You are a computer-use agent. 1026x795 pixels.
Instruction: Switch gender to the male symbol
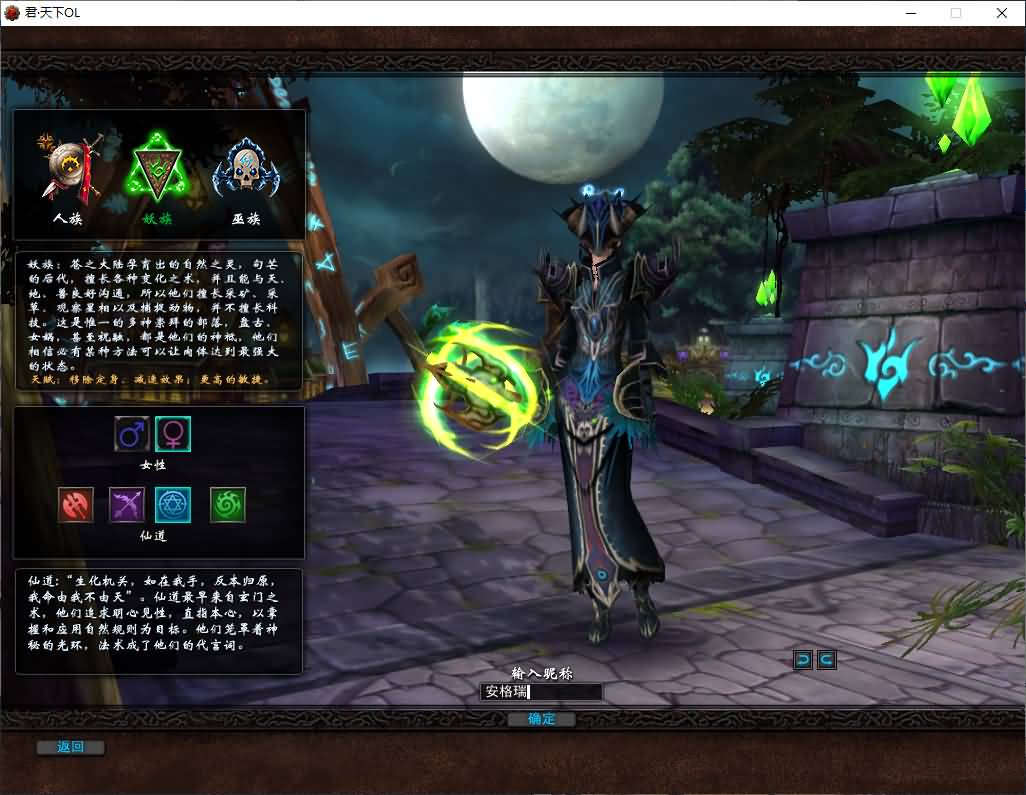pos(132,434)
